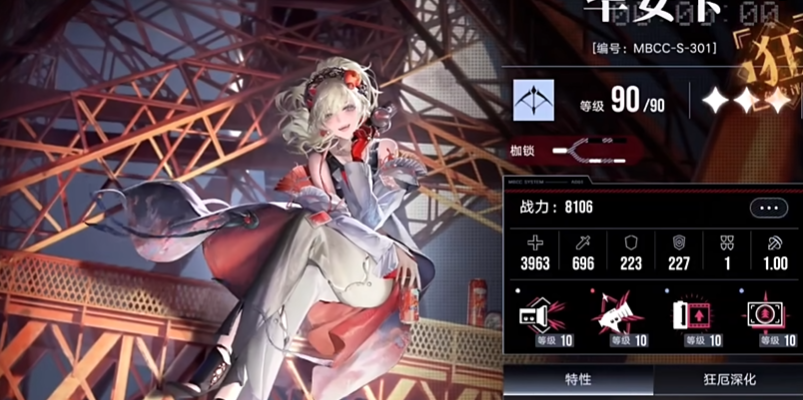Open the three-dot stats details button
Viewport: 803px width, 400px height.
(767, 208)
